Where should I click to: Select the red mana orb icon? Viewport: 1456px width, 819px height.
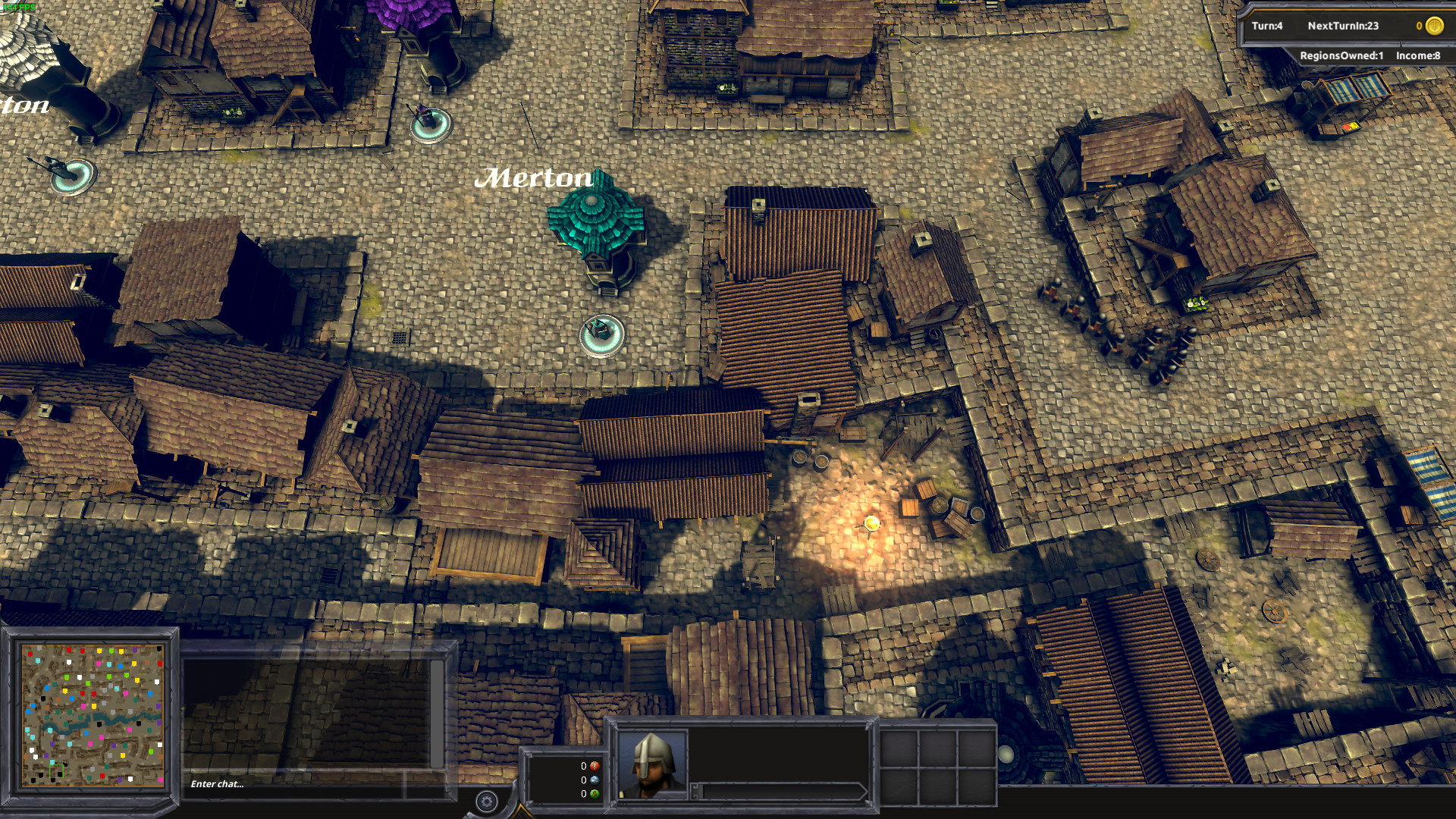[x=595, y=766]
